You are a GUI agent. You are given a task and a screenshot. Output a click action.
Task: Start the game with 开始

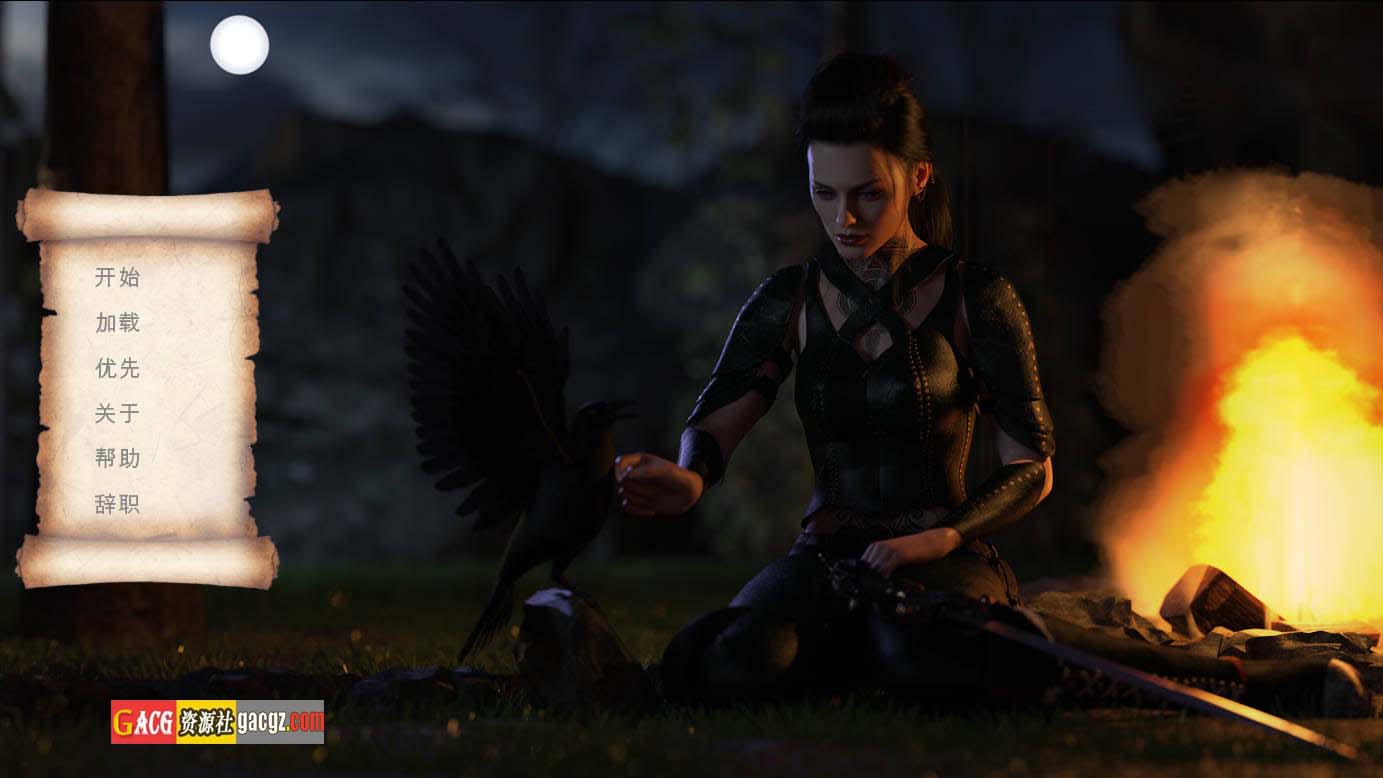117,277
